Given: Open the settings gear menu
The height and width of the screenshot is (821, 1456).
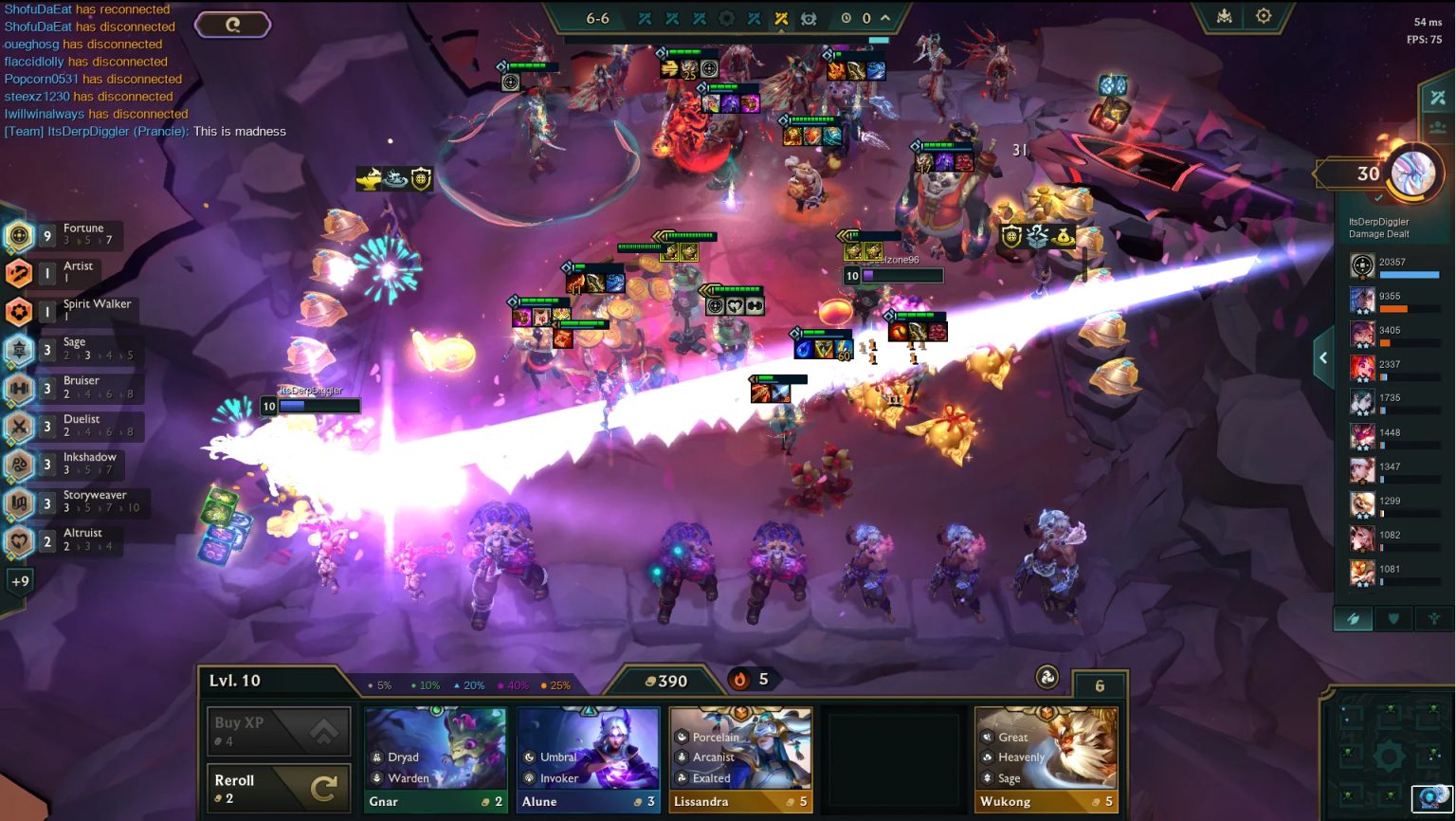Looking at the screenshot, I should click(1264, 16).
